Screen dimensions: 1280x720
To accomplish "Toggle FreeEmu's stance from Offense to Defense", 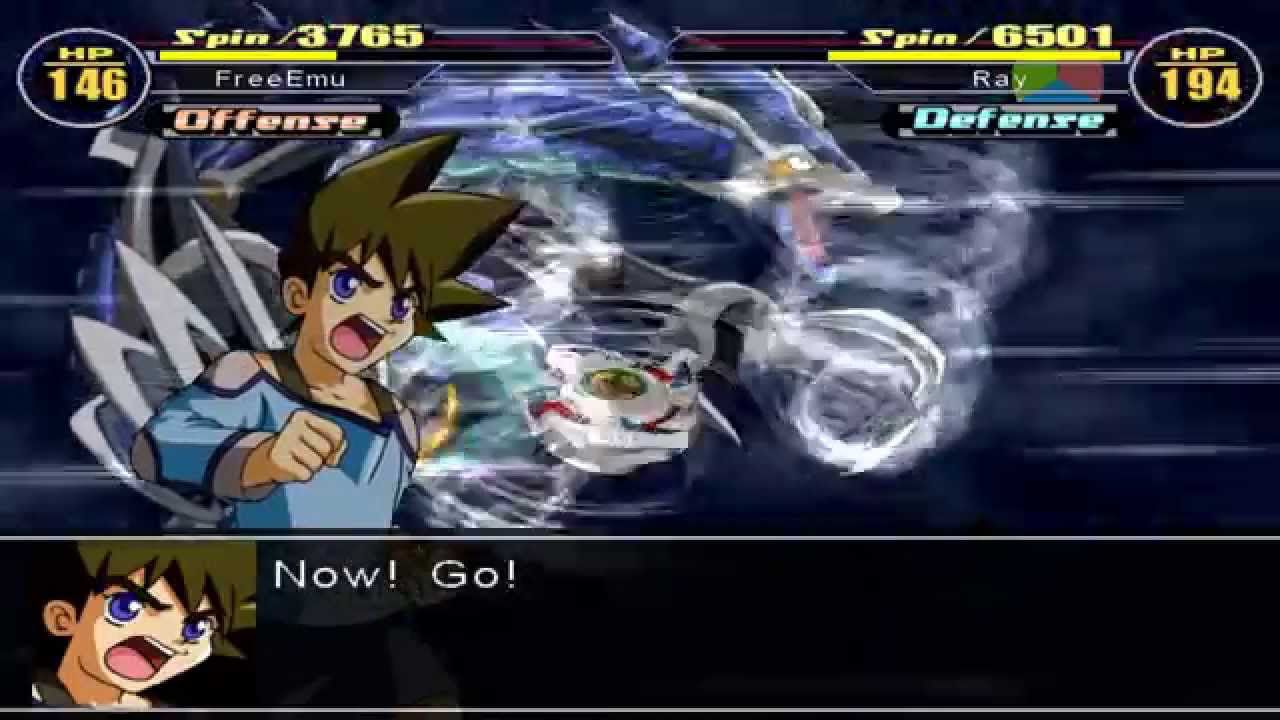I will [x=263, y=122].
